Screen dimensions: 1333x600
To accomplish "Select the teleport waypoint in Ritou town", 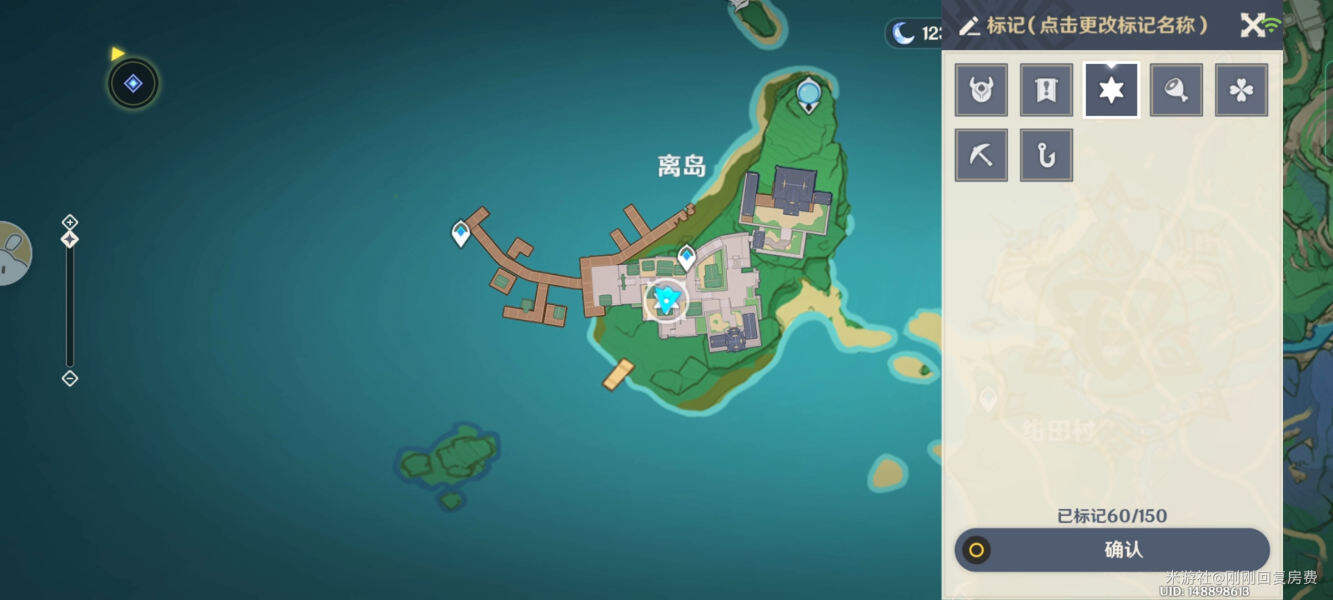I will pos(686,257).
